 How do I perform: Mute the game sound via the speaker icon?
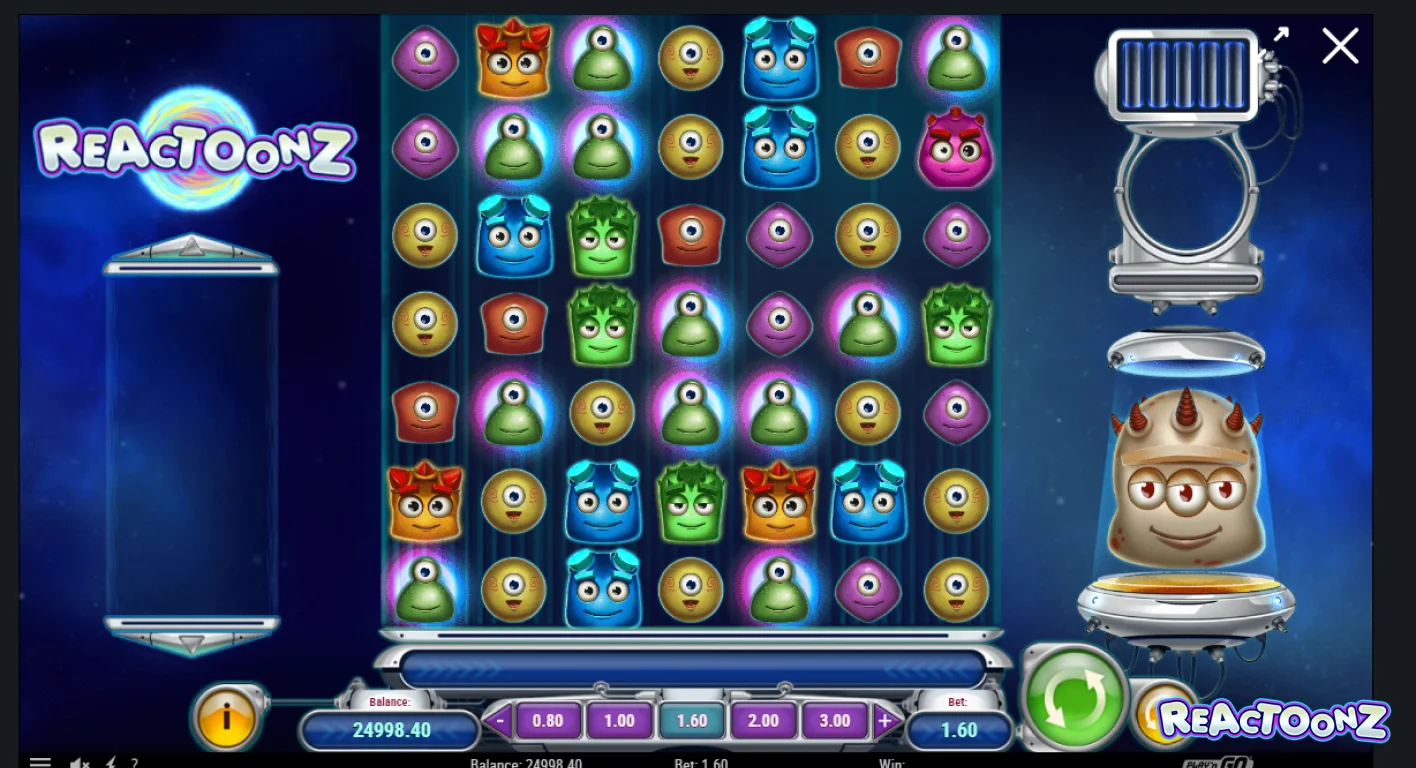tap(78, 762)
